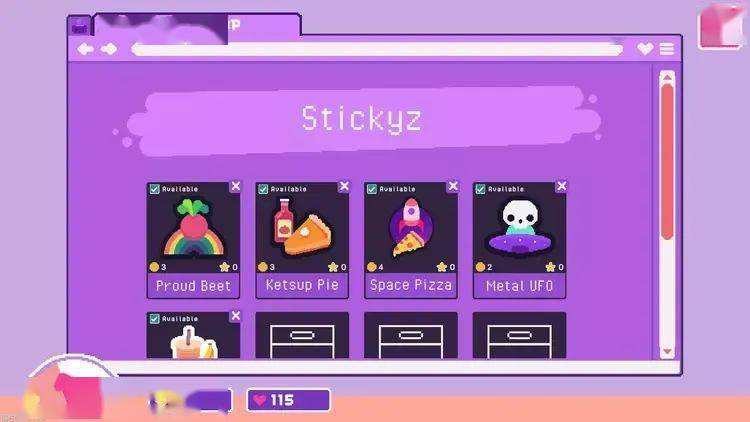Go back with the left arrow
The height and width of the screenshot is (422, 750).
point(86,48)
